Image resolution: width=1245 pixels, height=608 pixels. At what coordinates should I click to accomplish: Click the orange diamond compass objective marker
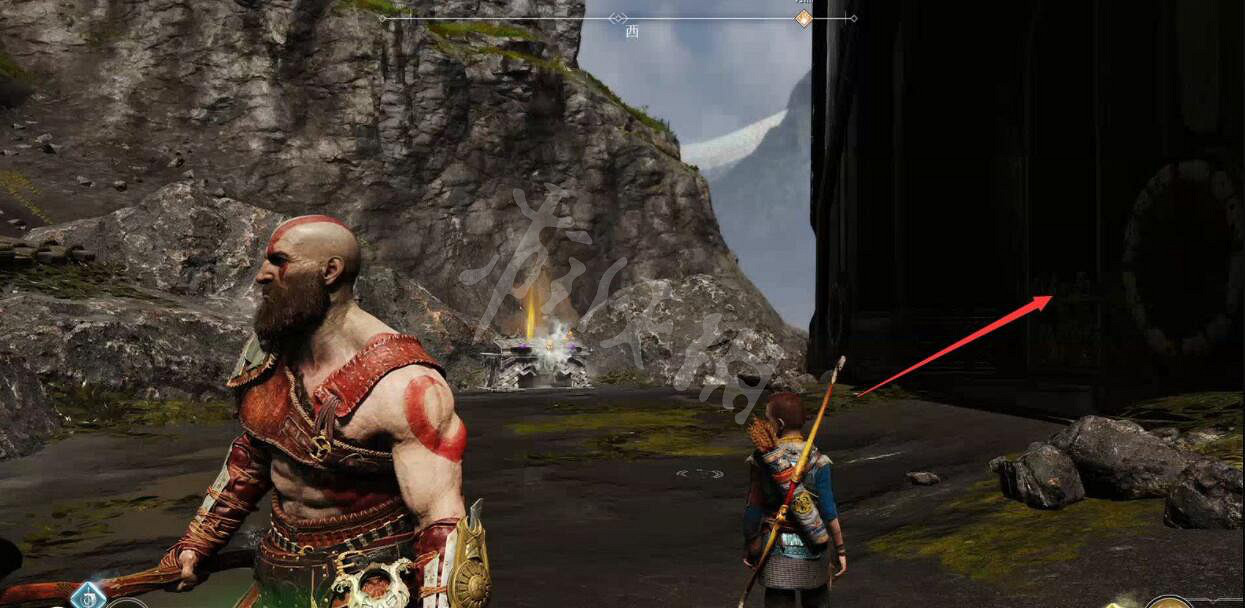pyautogui.click(x=803, y=18)
